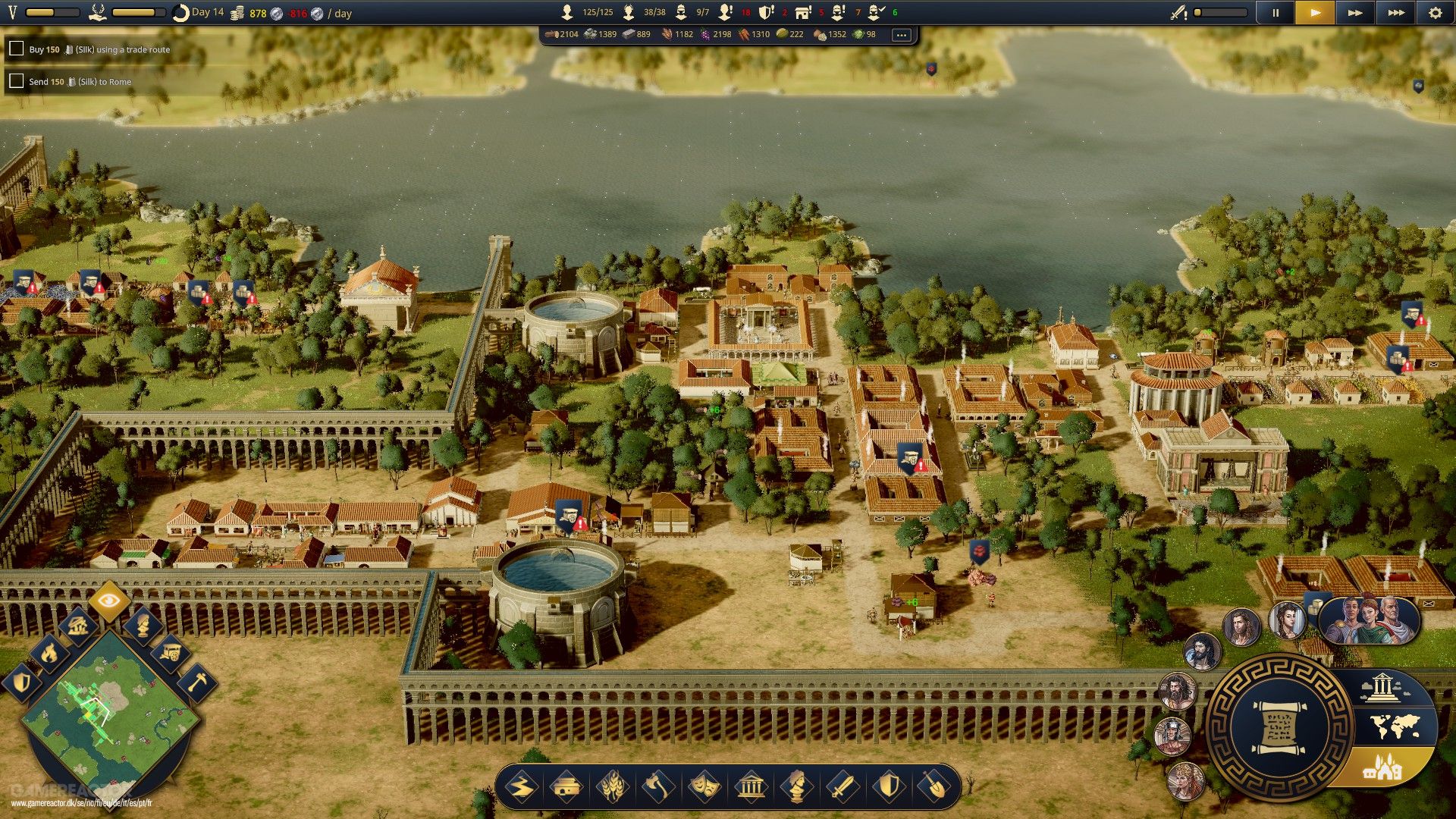Click the moon day progress indicator

(182, 12)
